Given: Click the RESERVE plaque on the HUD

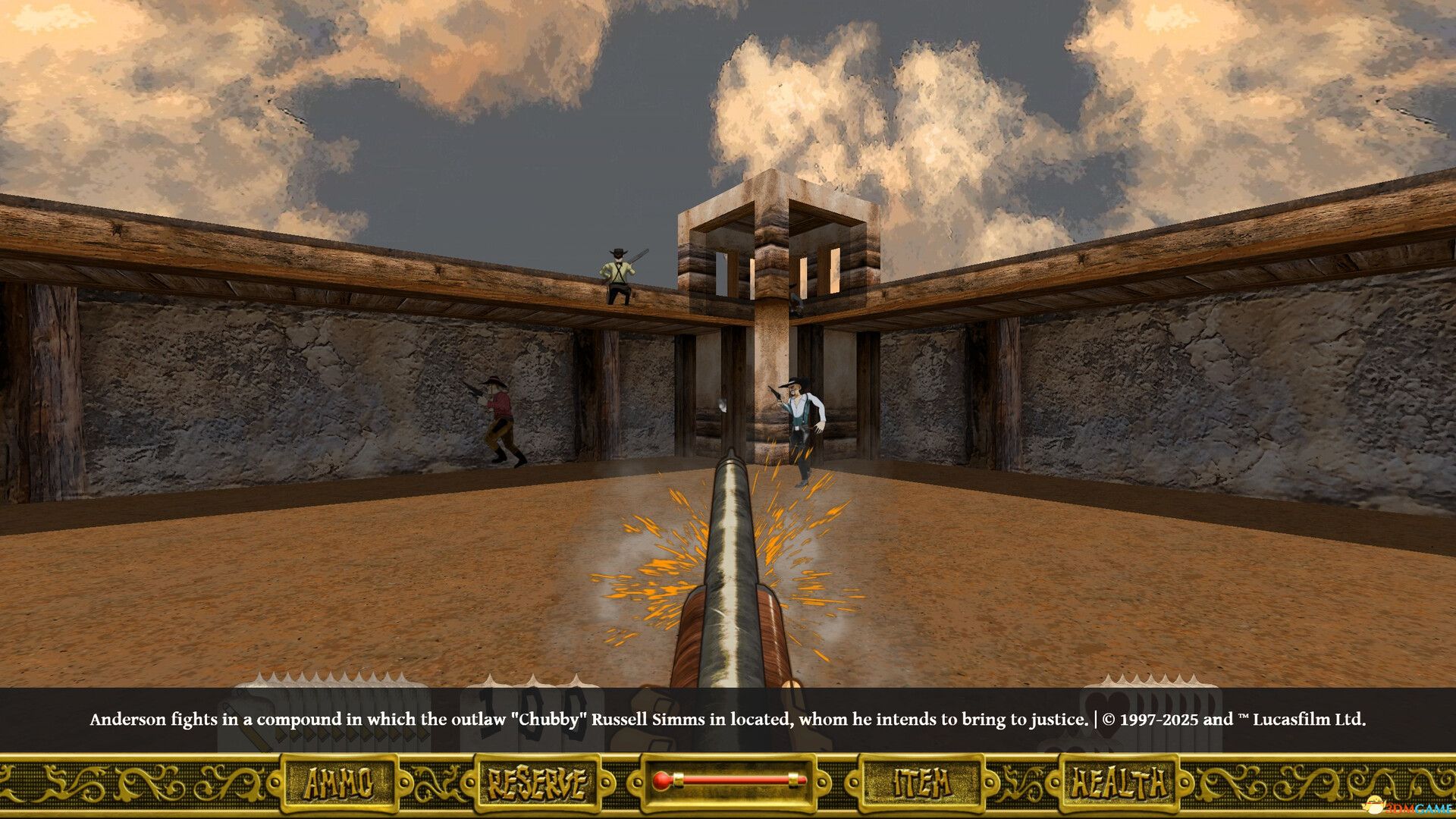Looking at the screenshot, I should click(x=538, y=780).
